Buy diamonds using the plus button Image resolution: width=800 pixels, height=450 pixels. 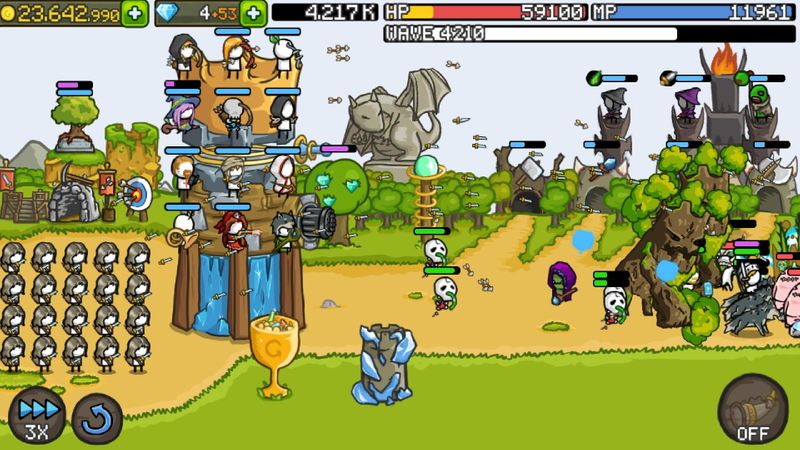click(x=254, y=13)
